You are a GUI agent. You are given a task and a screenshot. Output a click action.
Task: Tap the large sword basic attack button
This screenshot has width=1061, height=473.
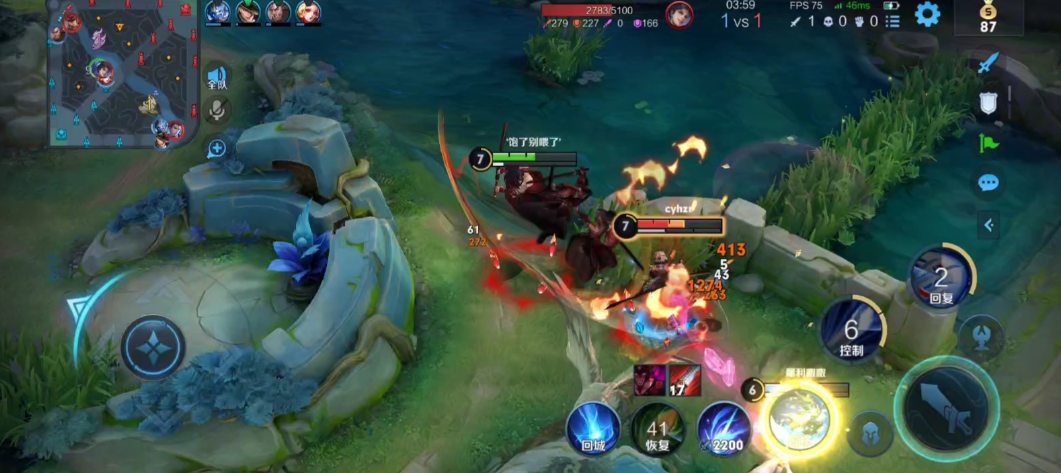pos(944,405)
